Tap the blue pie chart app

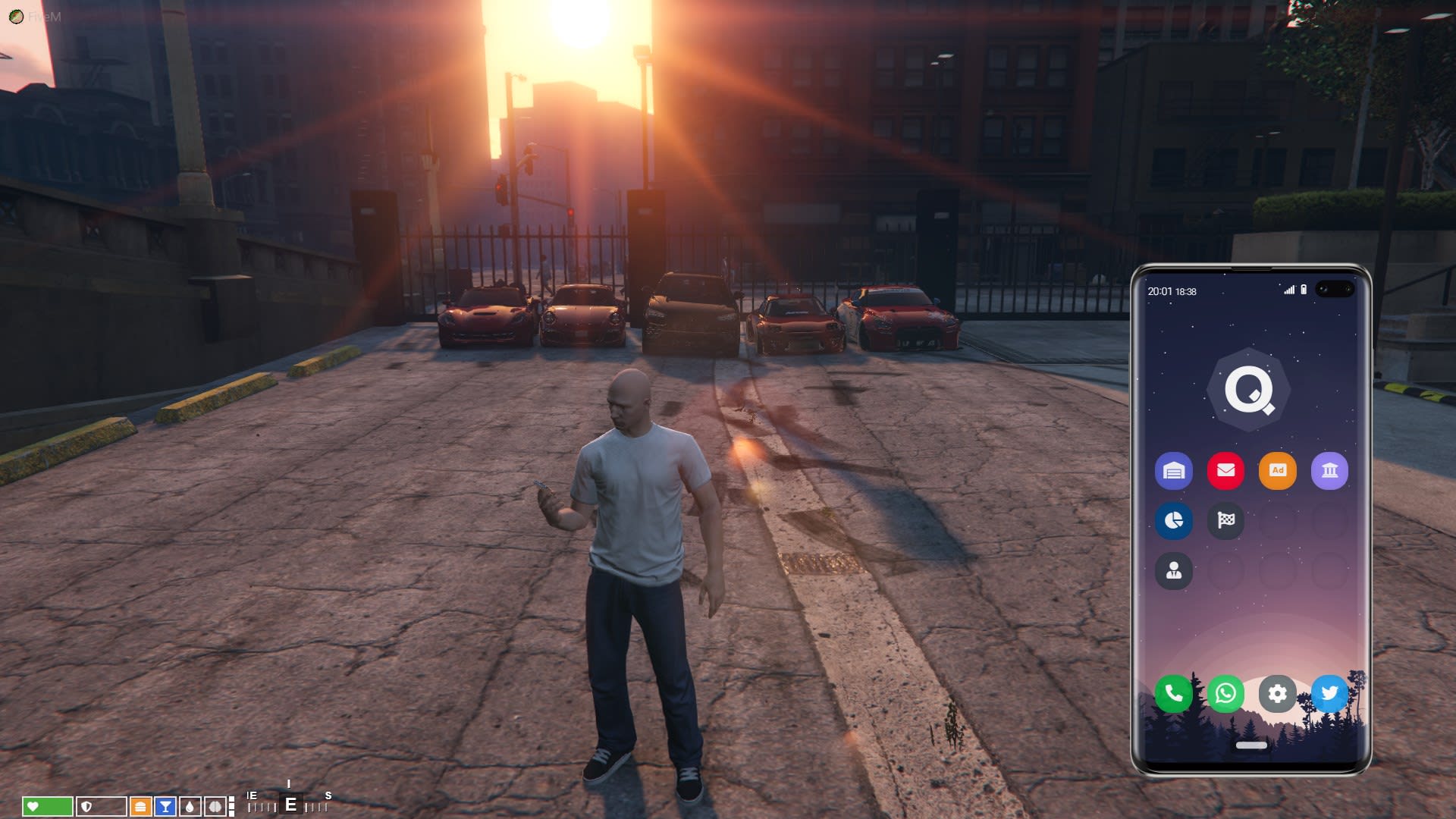(1173, 520)
